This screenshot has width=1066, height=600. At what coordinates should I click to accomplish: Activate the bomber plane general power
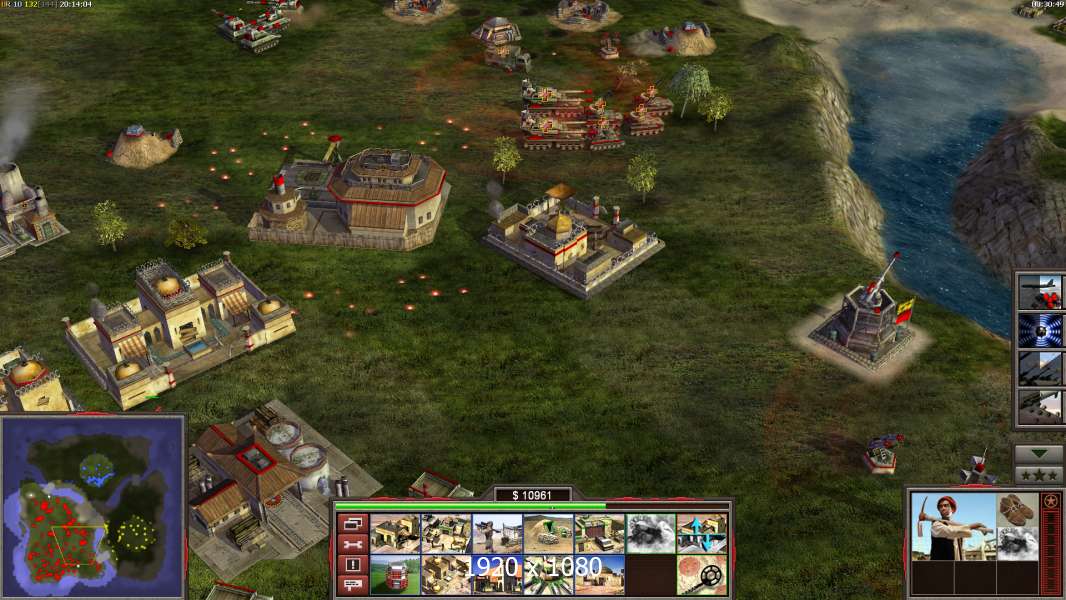1040,292
